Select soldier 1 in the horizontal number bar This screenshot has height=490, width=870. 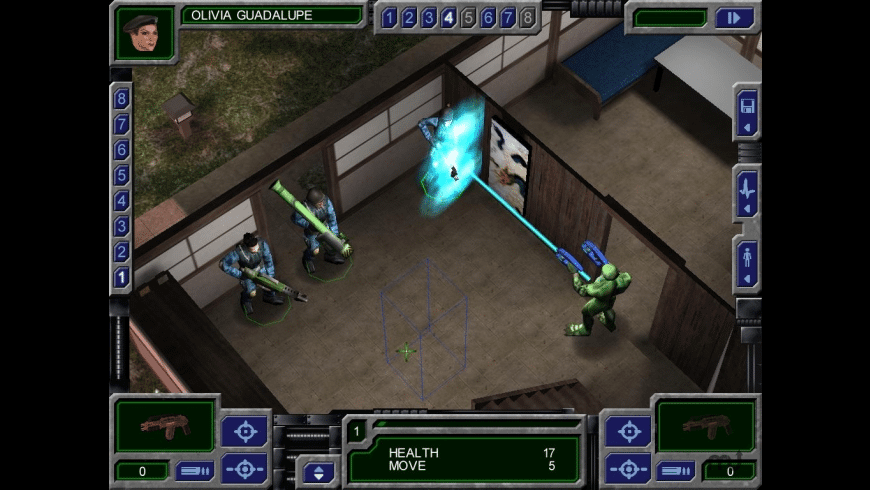click(x=388, y=17)
